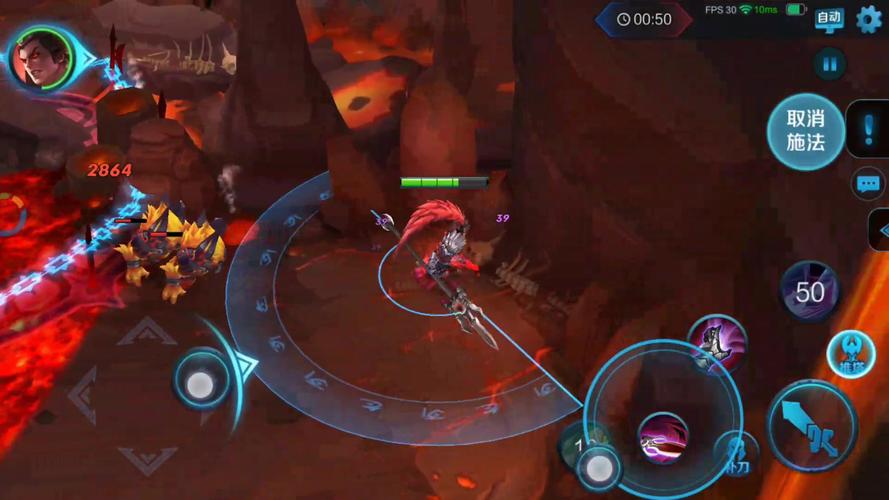Open the gear settings menu

coord(869,19)
